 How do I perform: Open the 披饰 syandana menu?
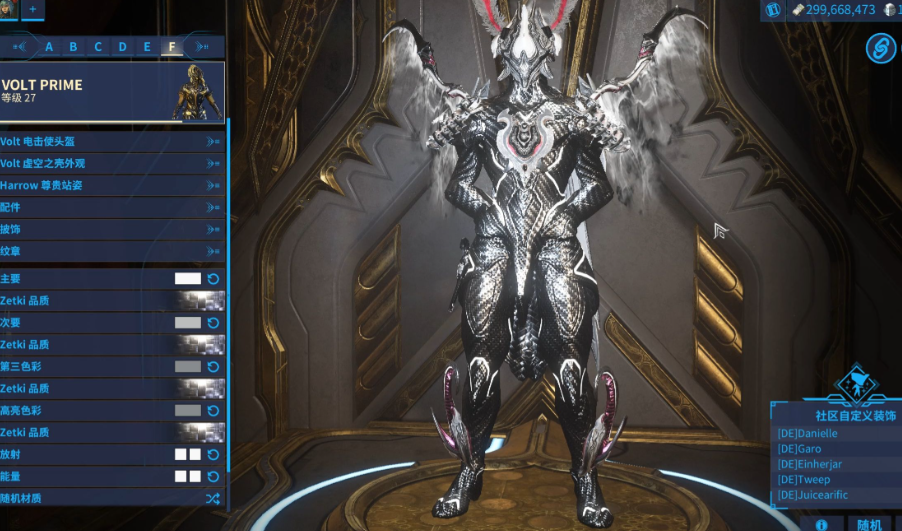tap(112, 229)
